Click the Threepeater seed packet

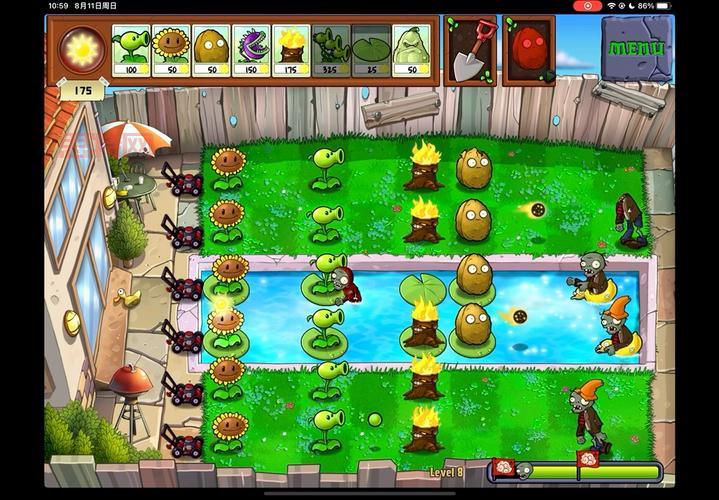(x=331, y=51)
